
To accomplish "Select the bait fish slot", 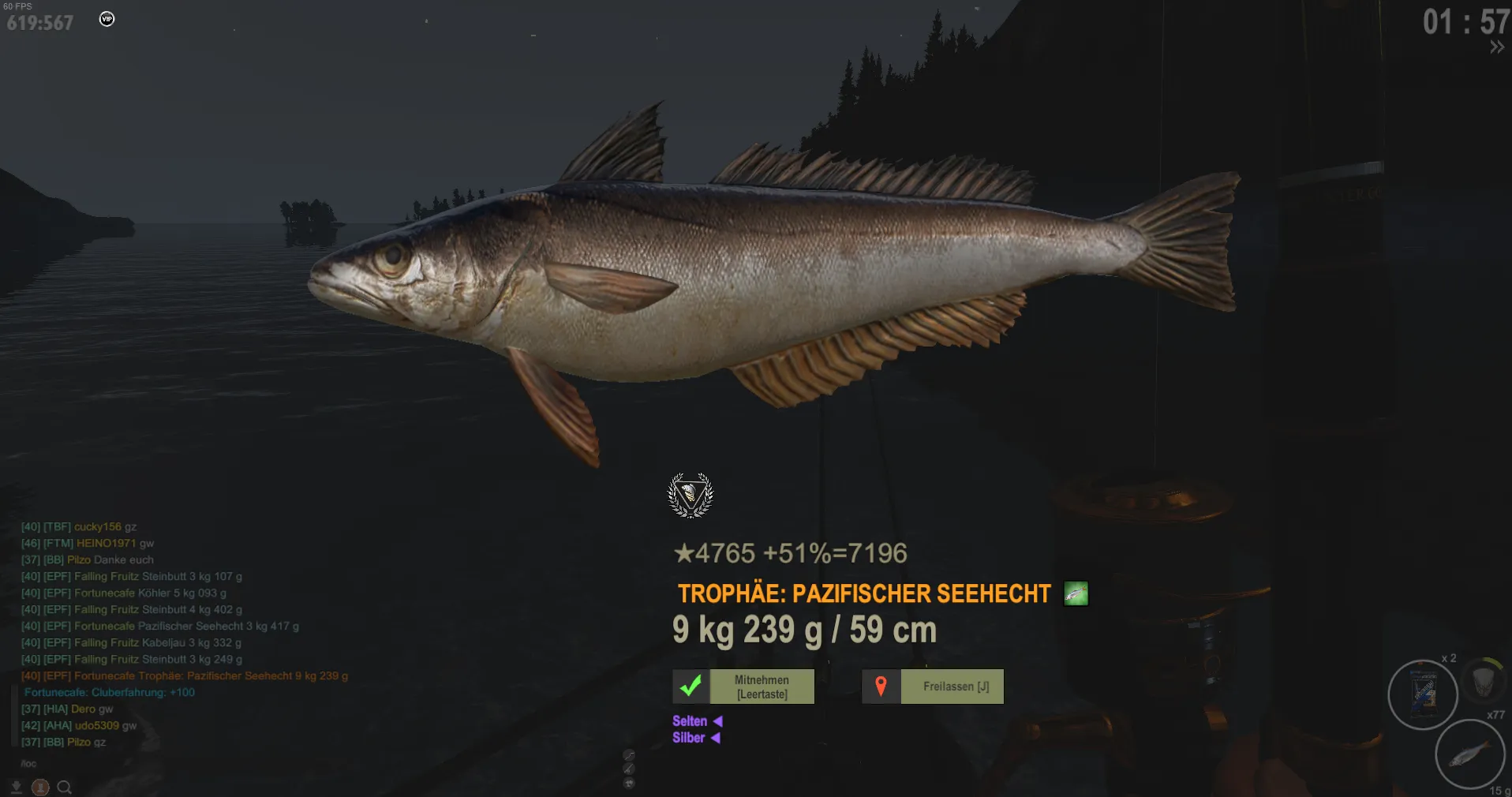I will tap(1468, 754).
